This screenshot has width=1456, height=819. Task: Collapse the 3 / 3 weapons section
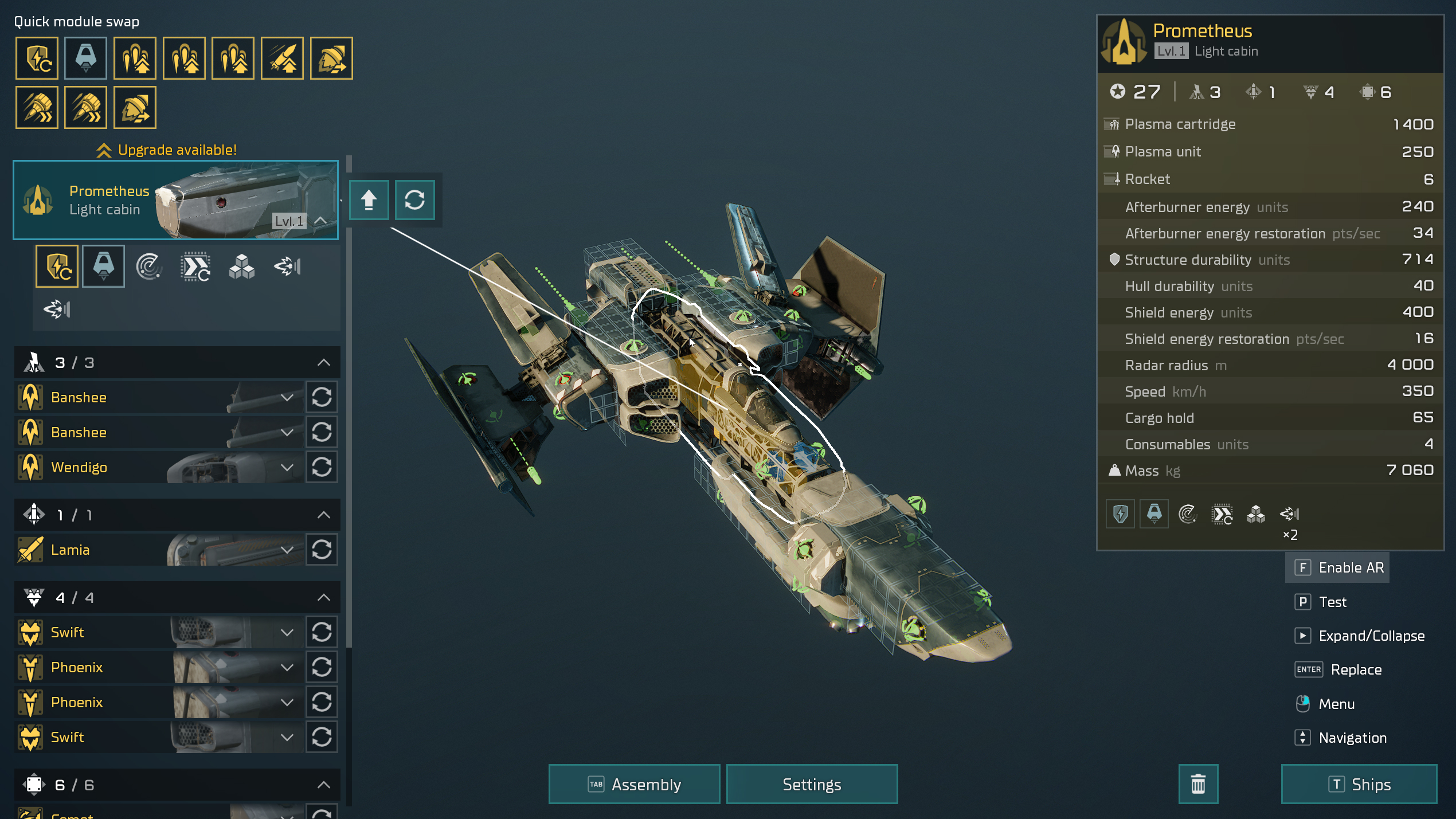click(323, 362)
